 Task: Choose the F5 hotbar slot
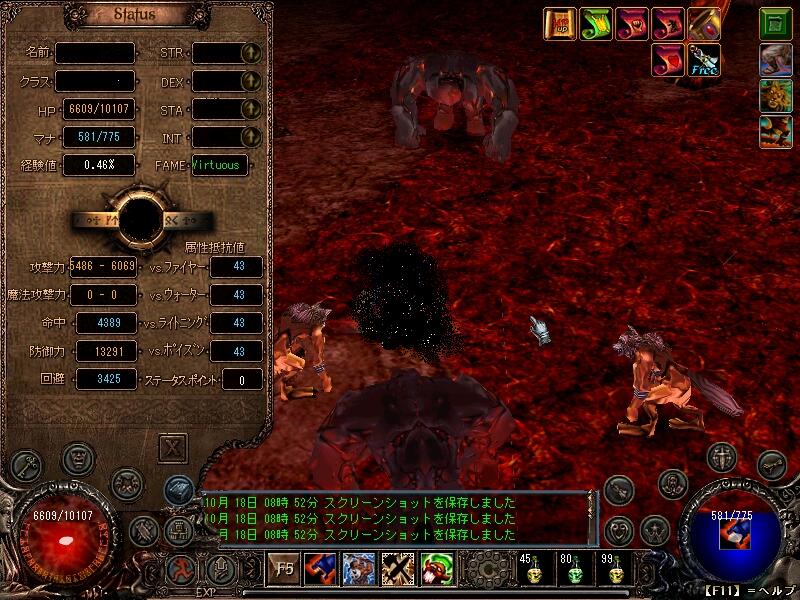pyautogui.click(x=284, y=570)
